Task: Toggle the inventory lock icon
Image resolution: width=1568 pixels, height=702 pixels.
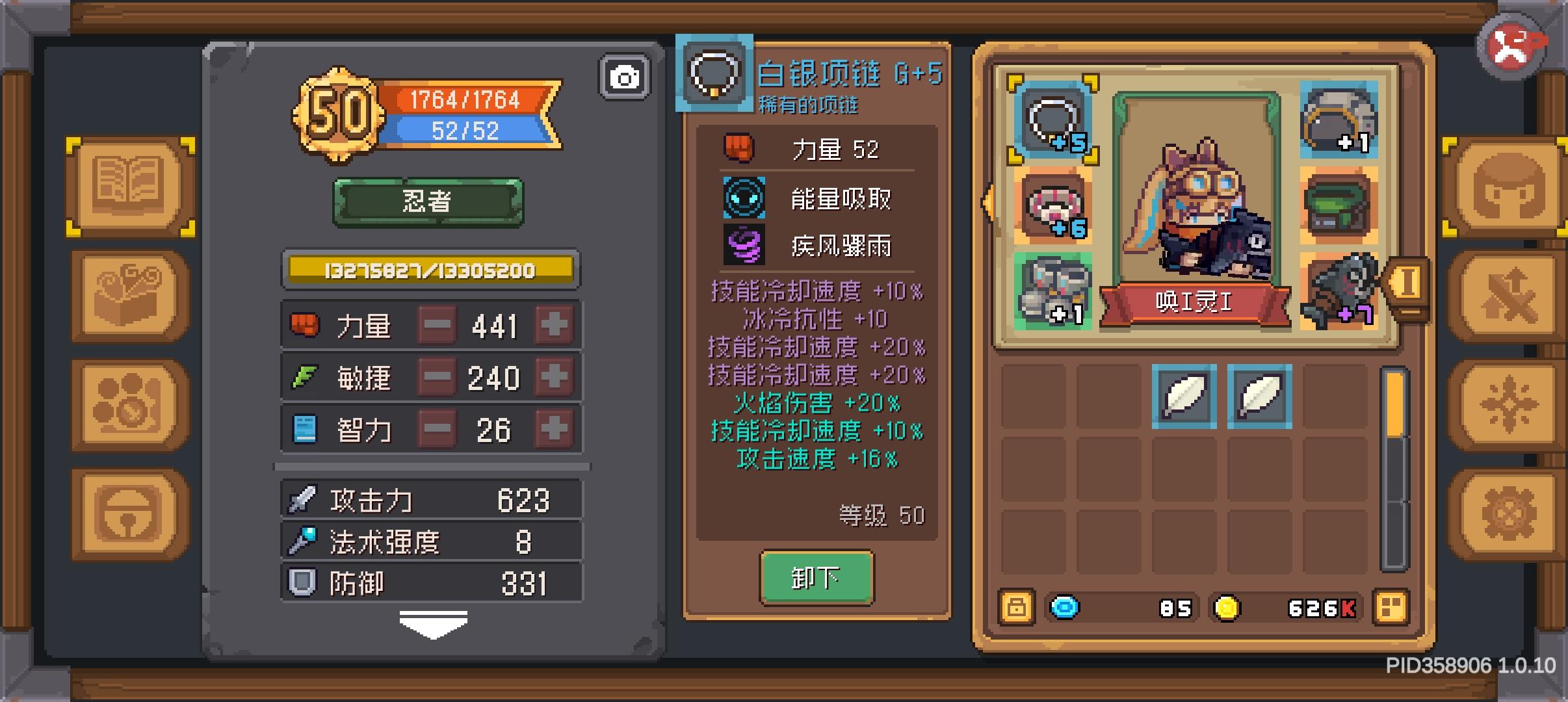Action: pyautogui.click(x=1017, y=608)
